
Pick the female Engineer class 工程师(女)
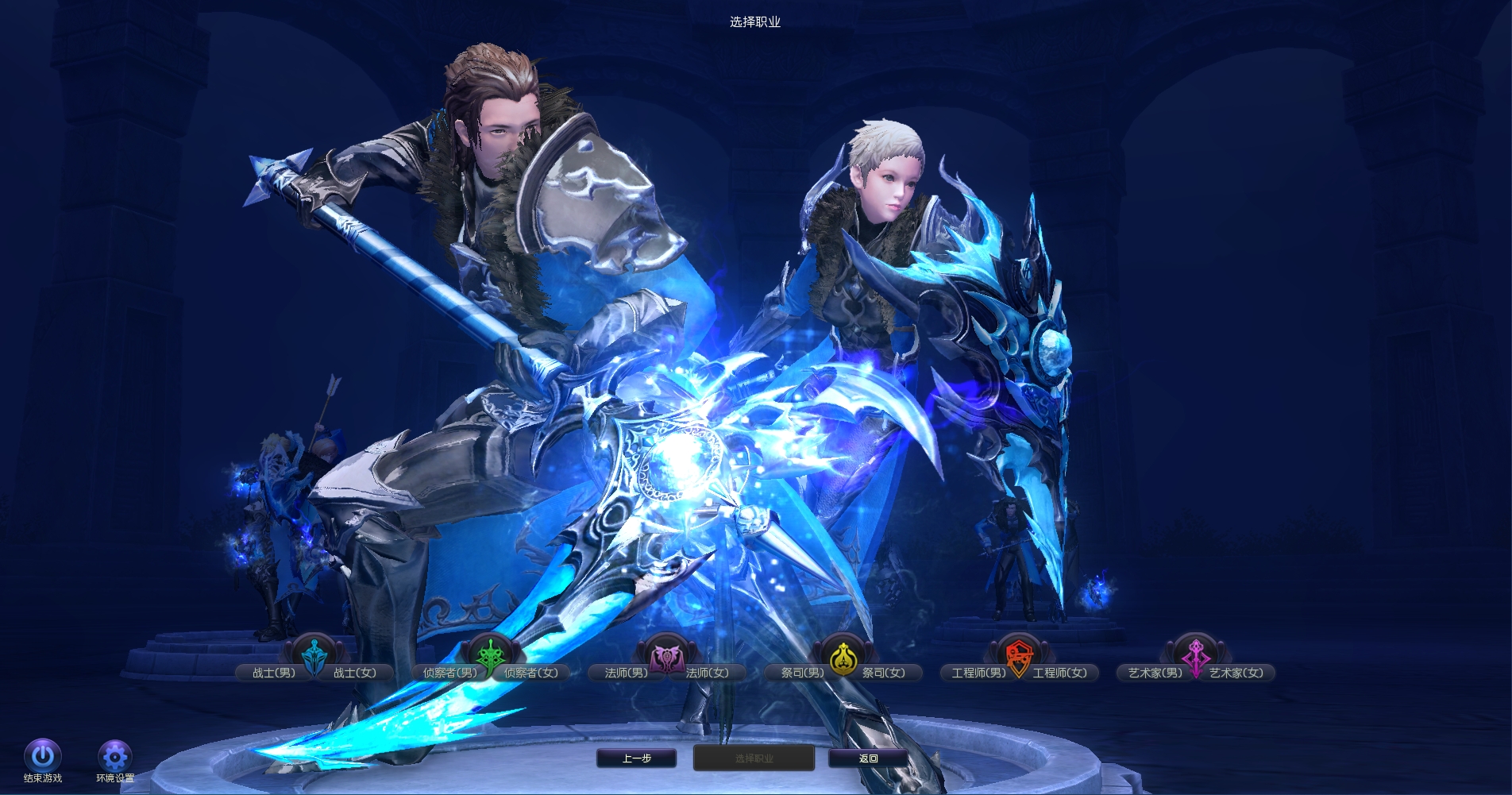point(1060,673)
